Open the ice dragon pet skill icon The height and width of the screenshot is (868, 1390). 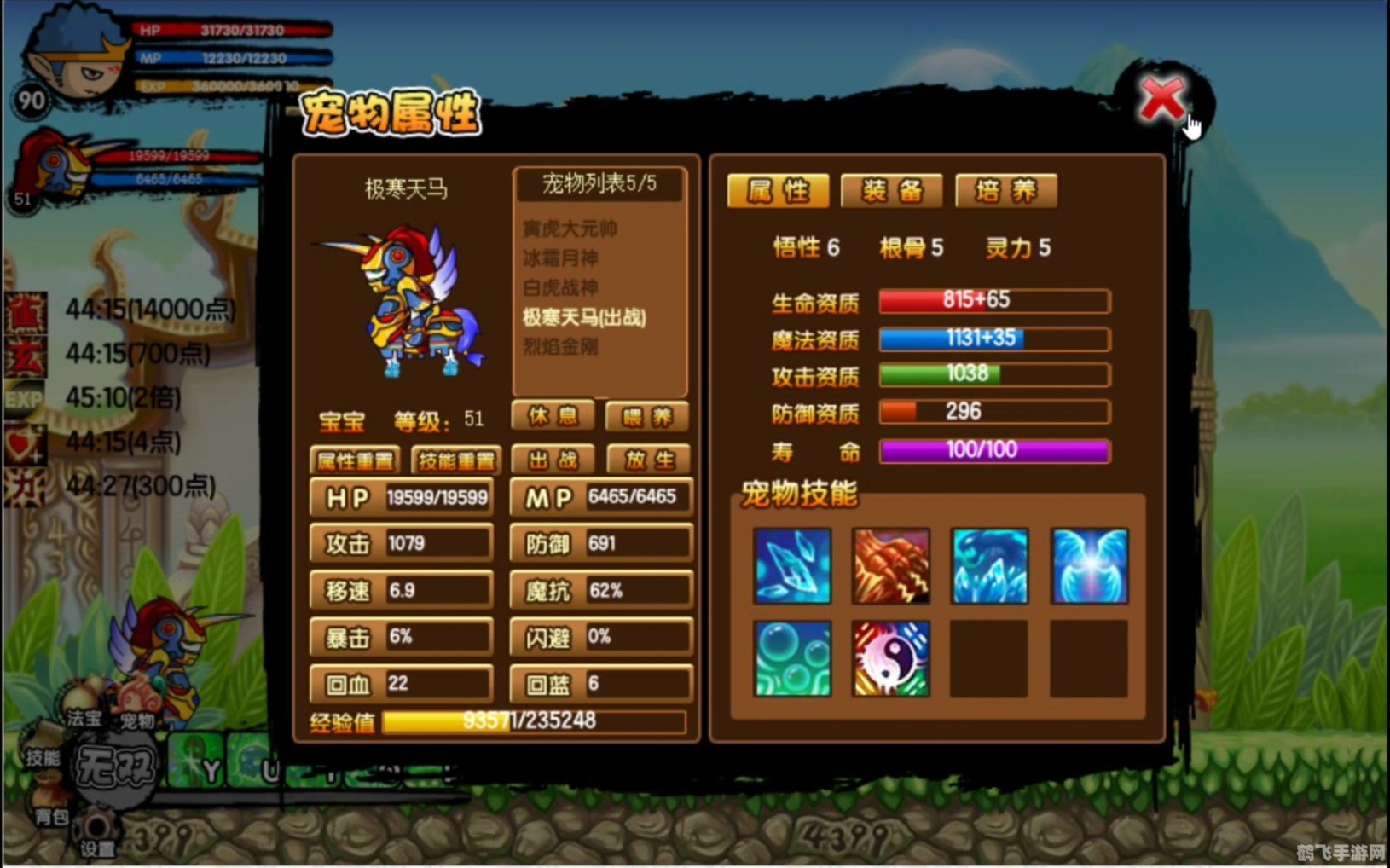pyautogui.click(x=989, y=566)
